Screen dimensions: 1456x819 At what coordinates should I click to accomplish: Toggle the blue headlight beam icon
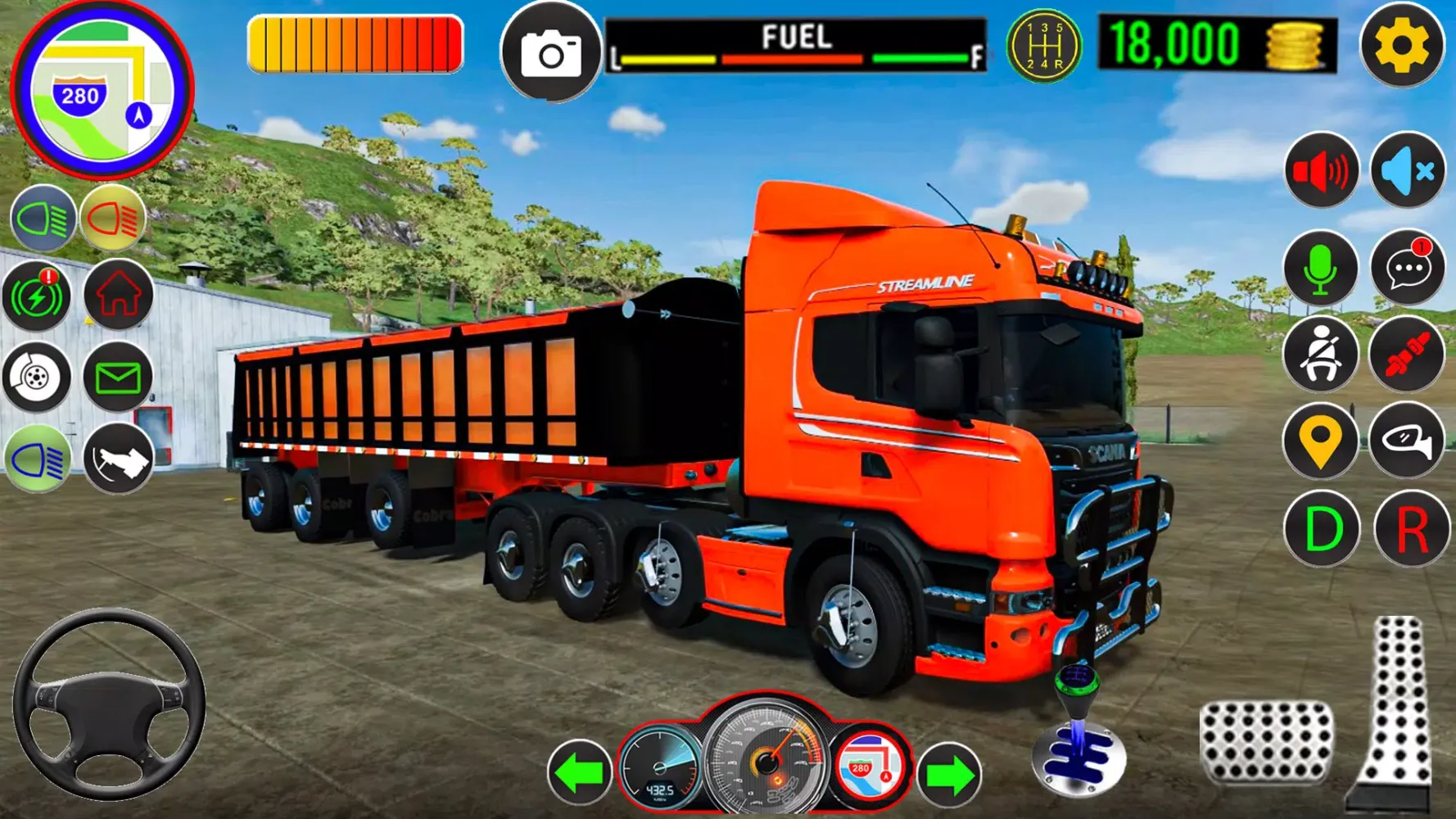point(43,219)
